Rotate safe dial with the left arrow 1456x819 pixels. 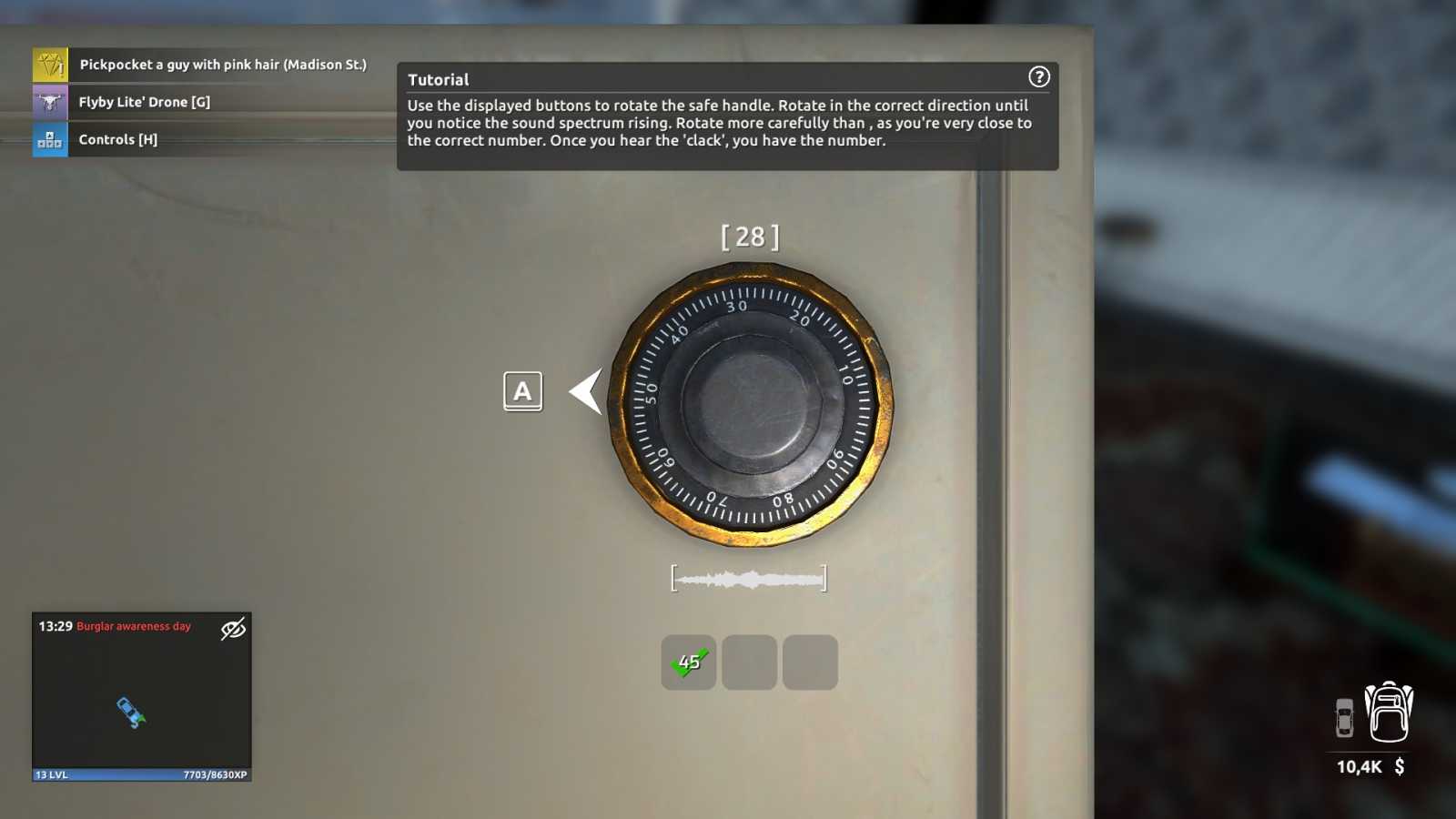586,391
